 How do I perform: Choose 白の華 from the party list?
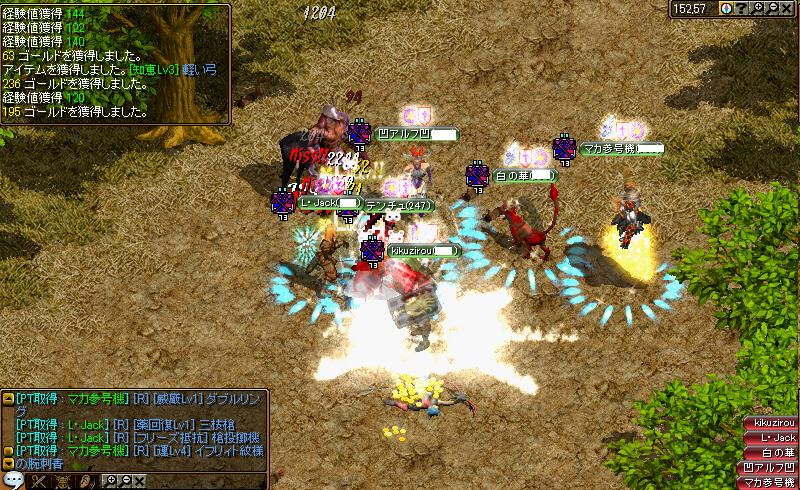[771, 453]
